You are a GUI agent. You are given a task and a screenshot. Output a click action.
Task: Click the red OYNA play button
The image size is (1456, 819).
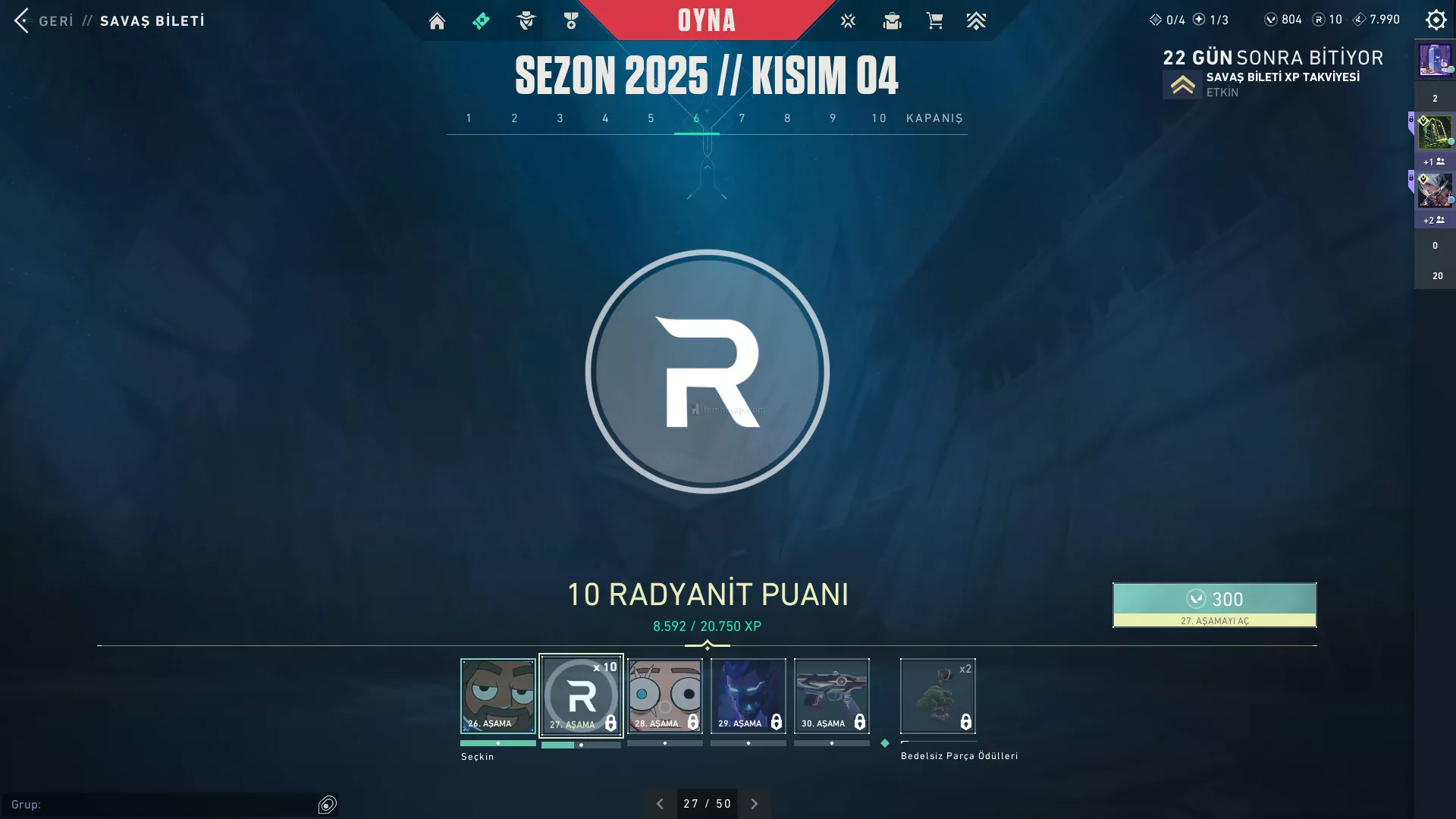pos(706,20)
